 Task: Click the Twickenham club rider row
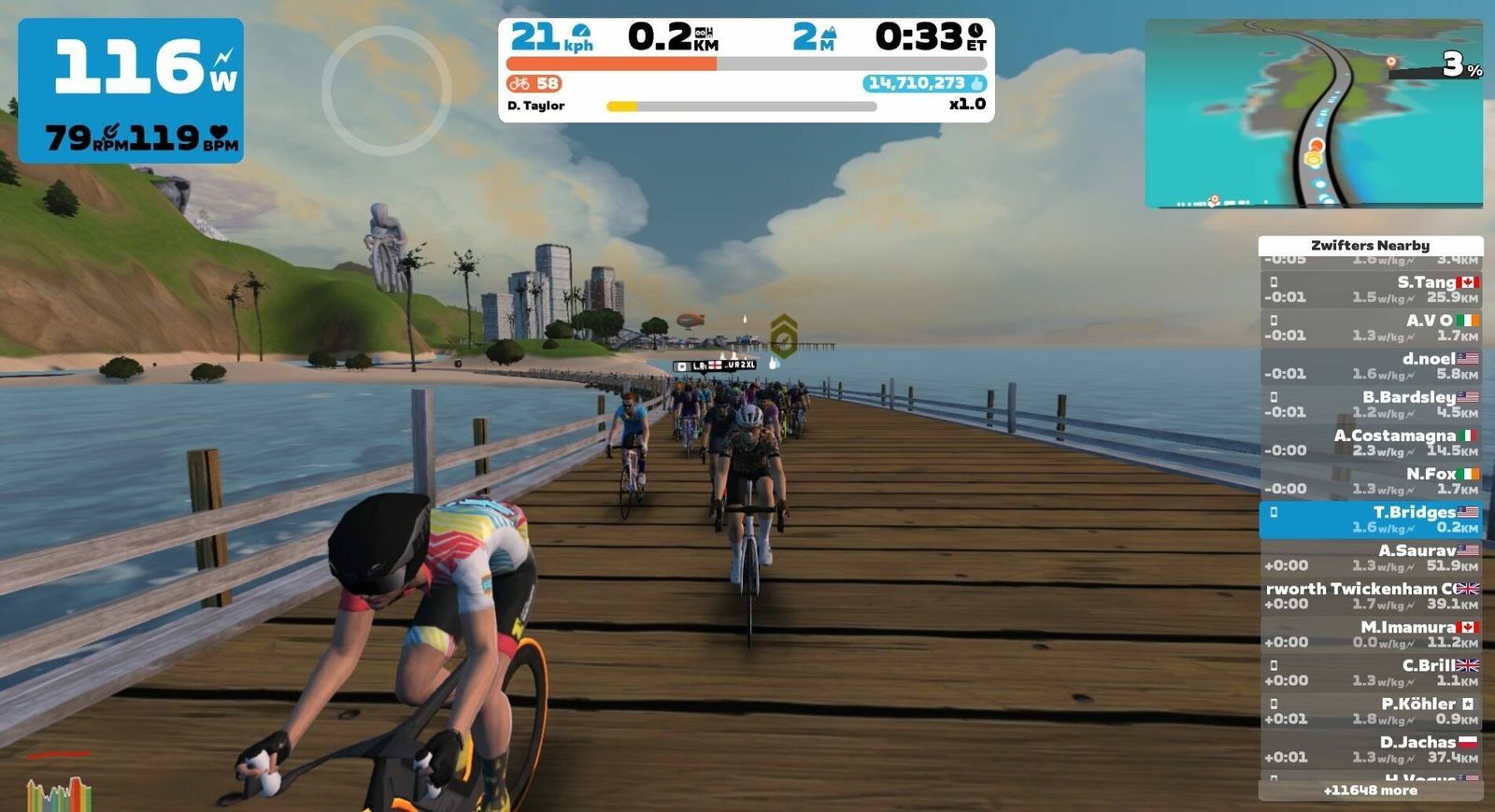1370,596
